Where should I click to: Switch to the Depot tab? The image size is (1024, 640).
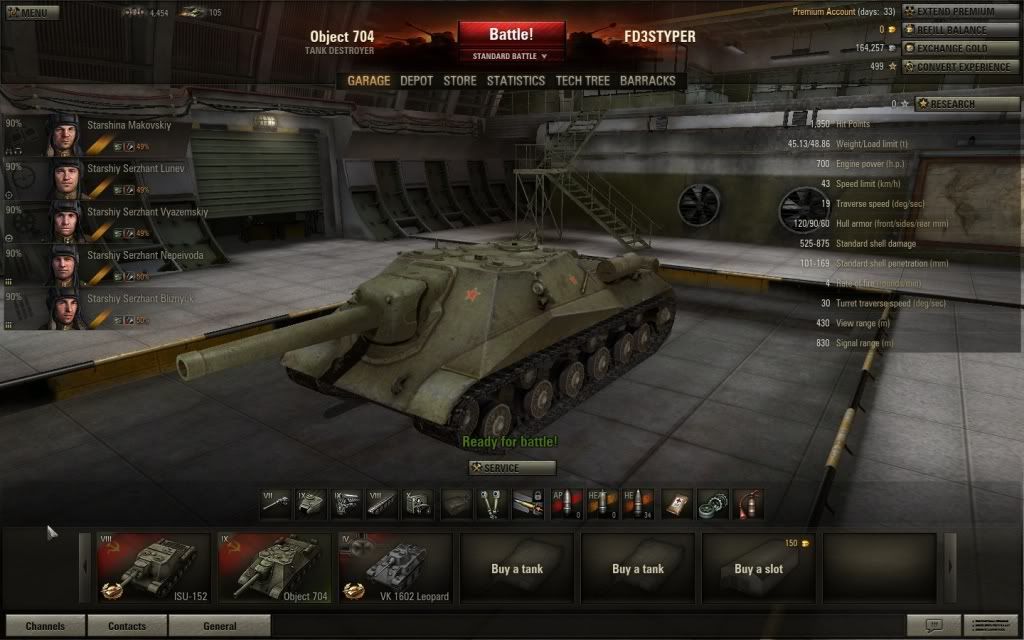416,81
